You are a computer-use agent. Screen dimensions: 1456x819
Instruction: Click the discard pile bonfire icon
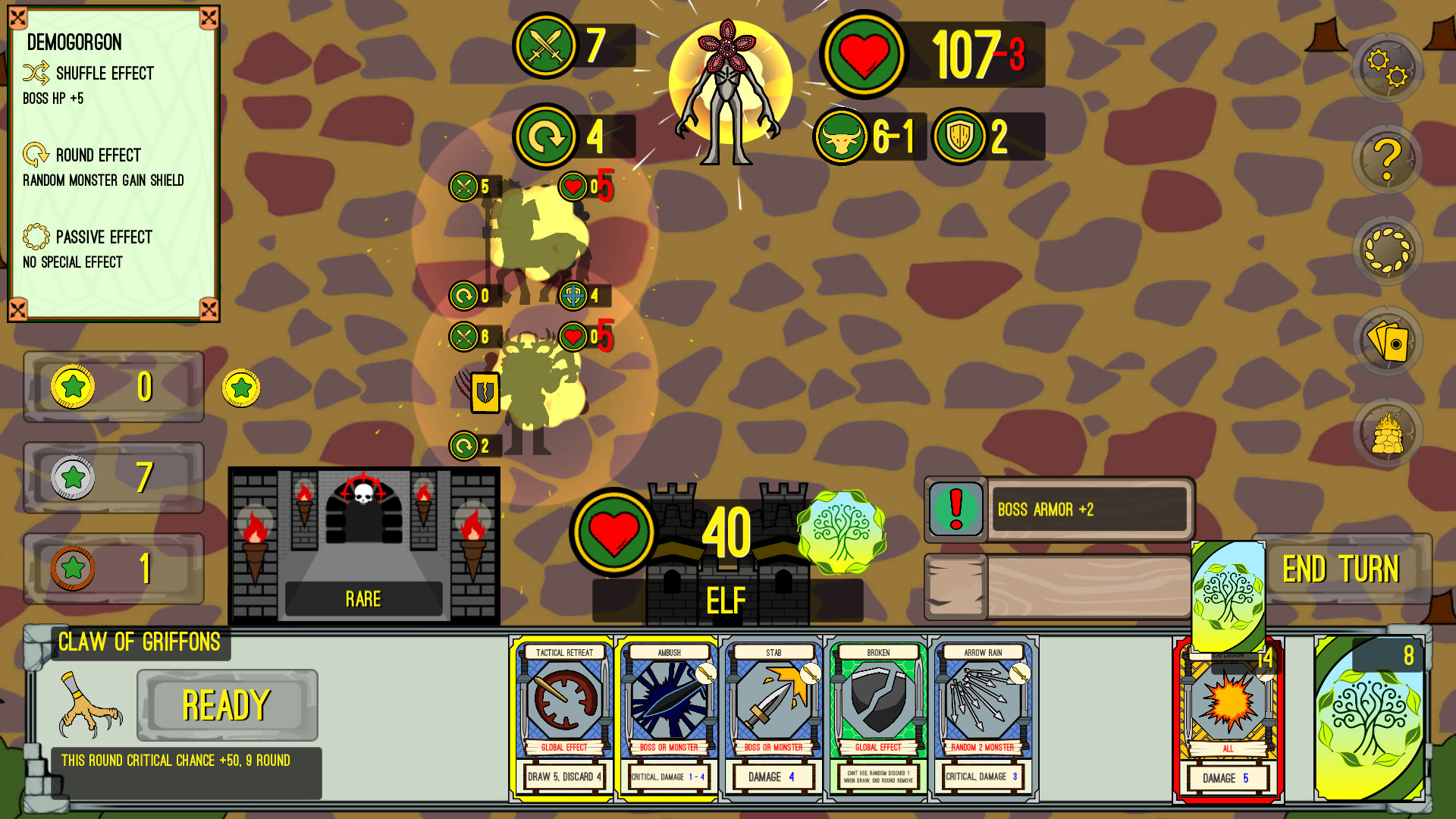(1387, 430)
